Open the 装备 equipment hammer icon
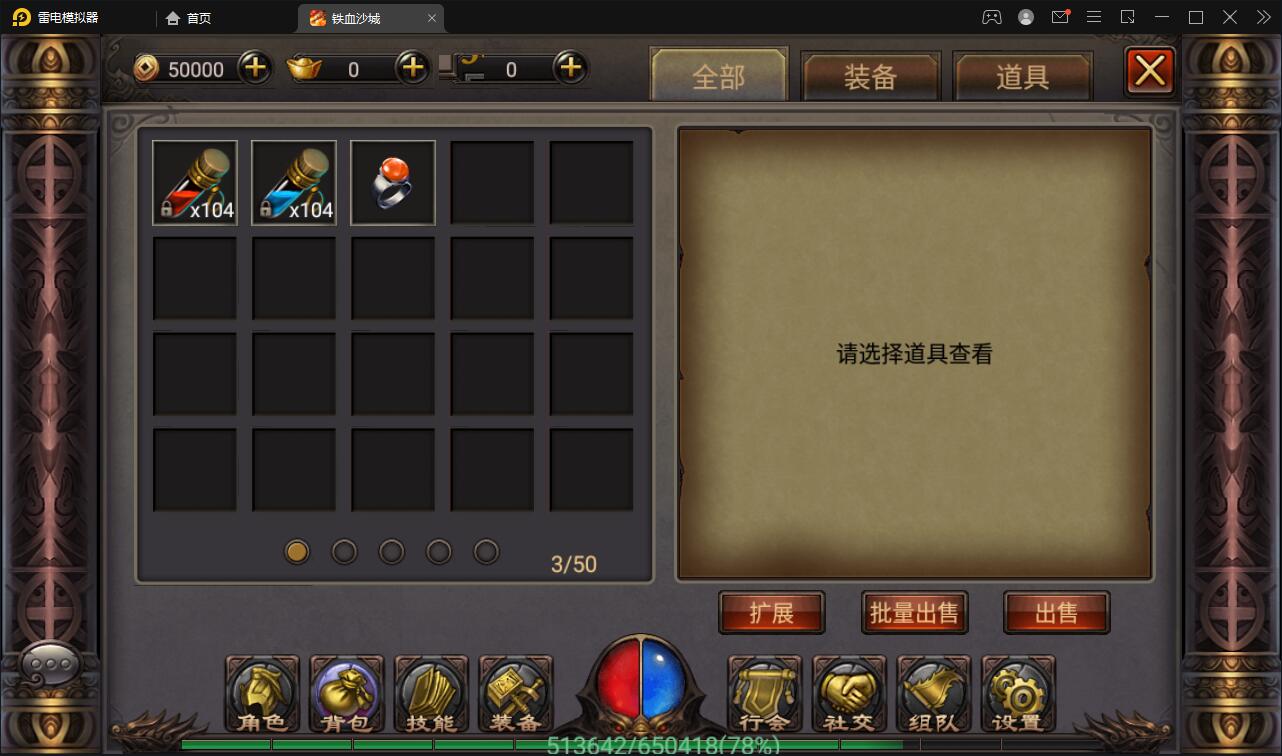 [x=516, y=693]
